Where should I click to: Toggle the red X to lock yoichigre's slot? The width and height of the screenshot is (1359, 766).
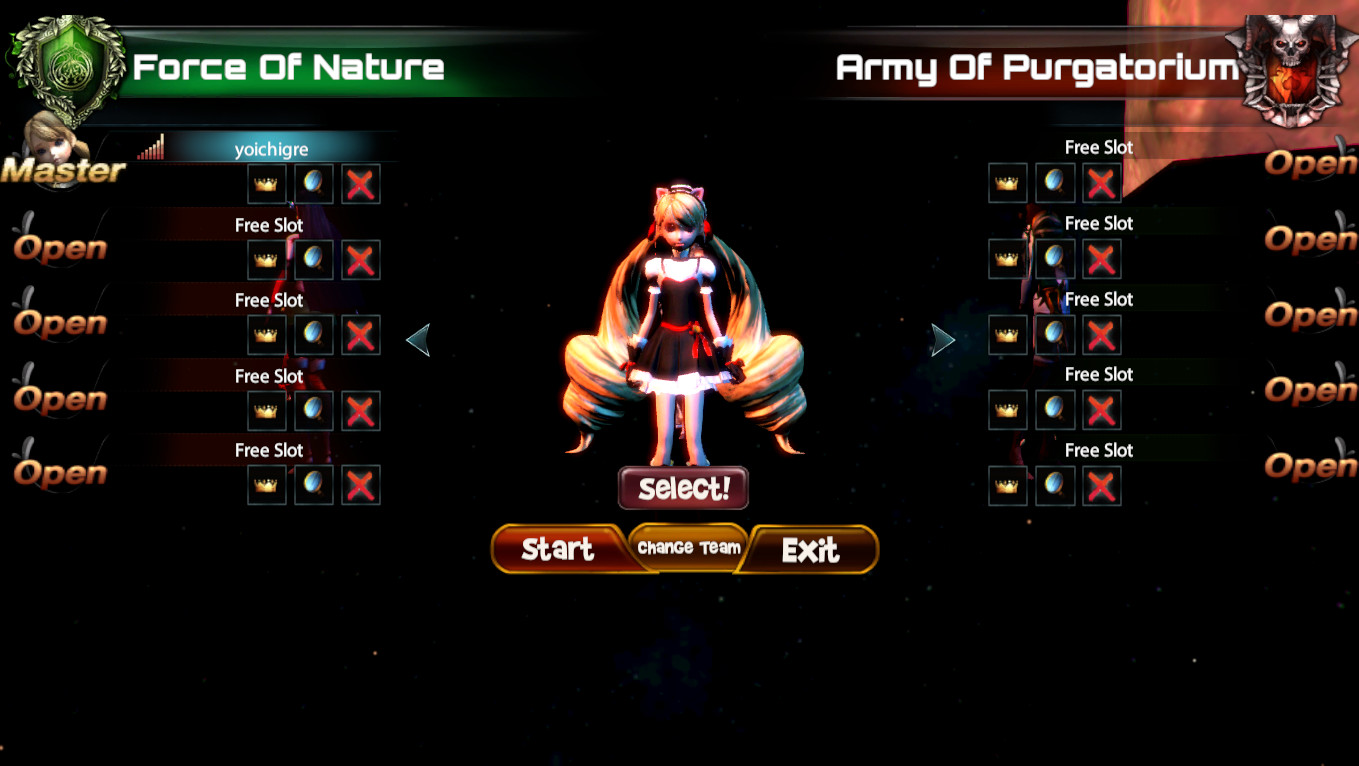(360, 183)
